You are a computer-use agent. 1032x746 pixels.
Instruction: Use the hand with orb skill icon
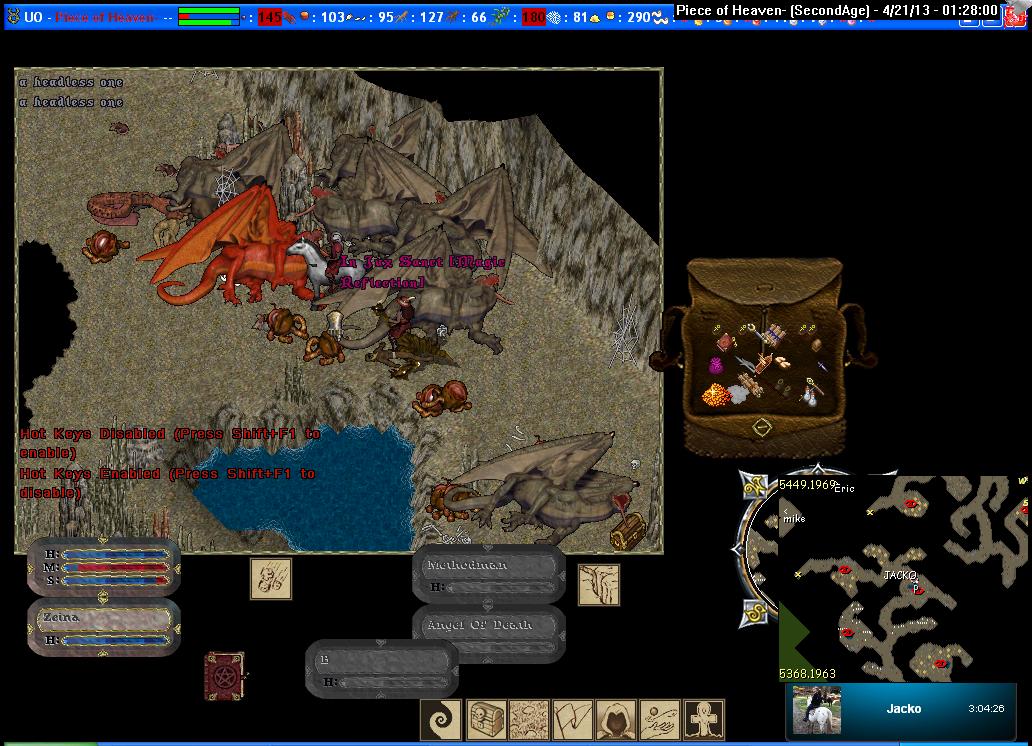(660, 720)
